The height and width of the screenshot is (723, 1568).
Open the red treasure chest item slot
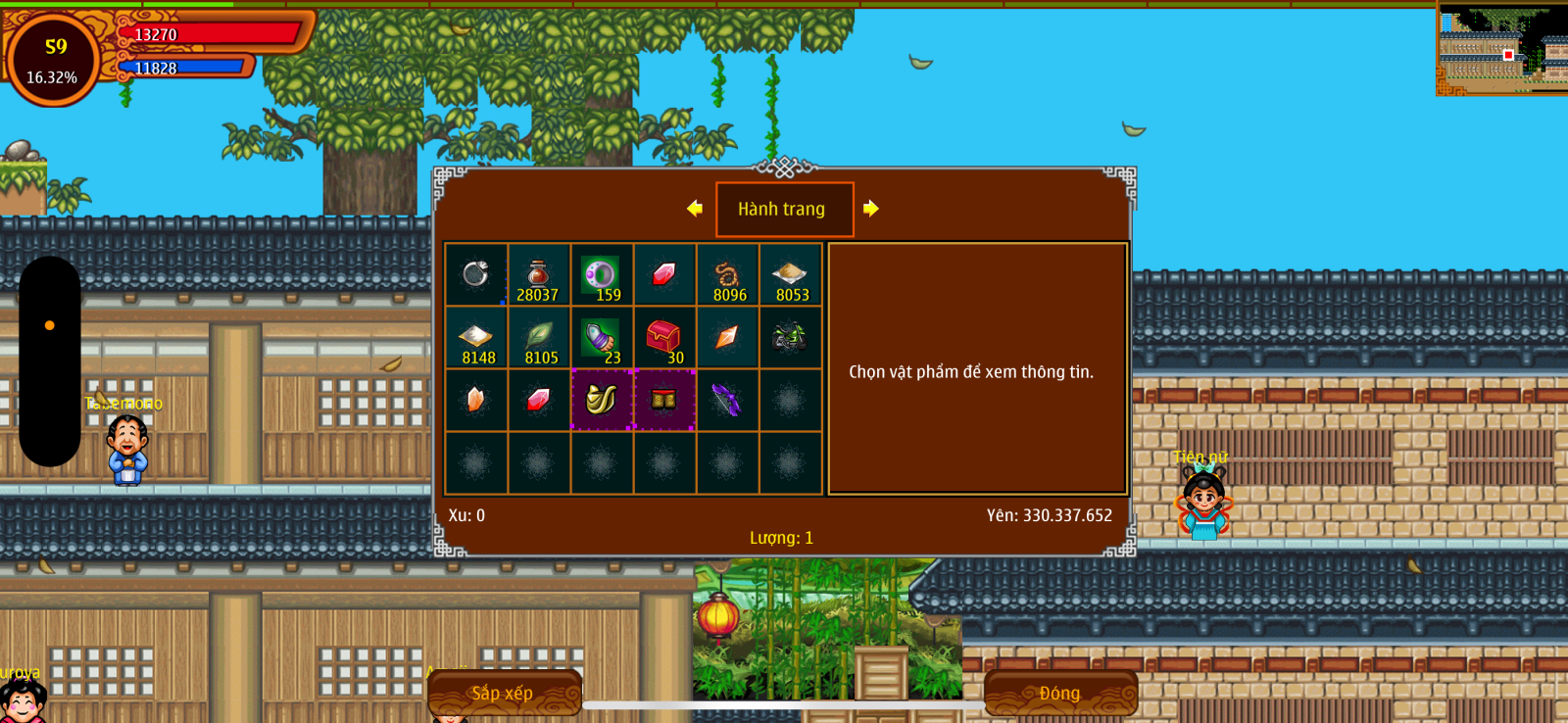[x=663, y=339]
